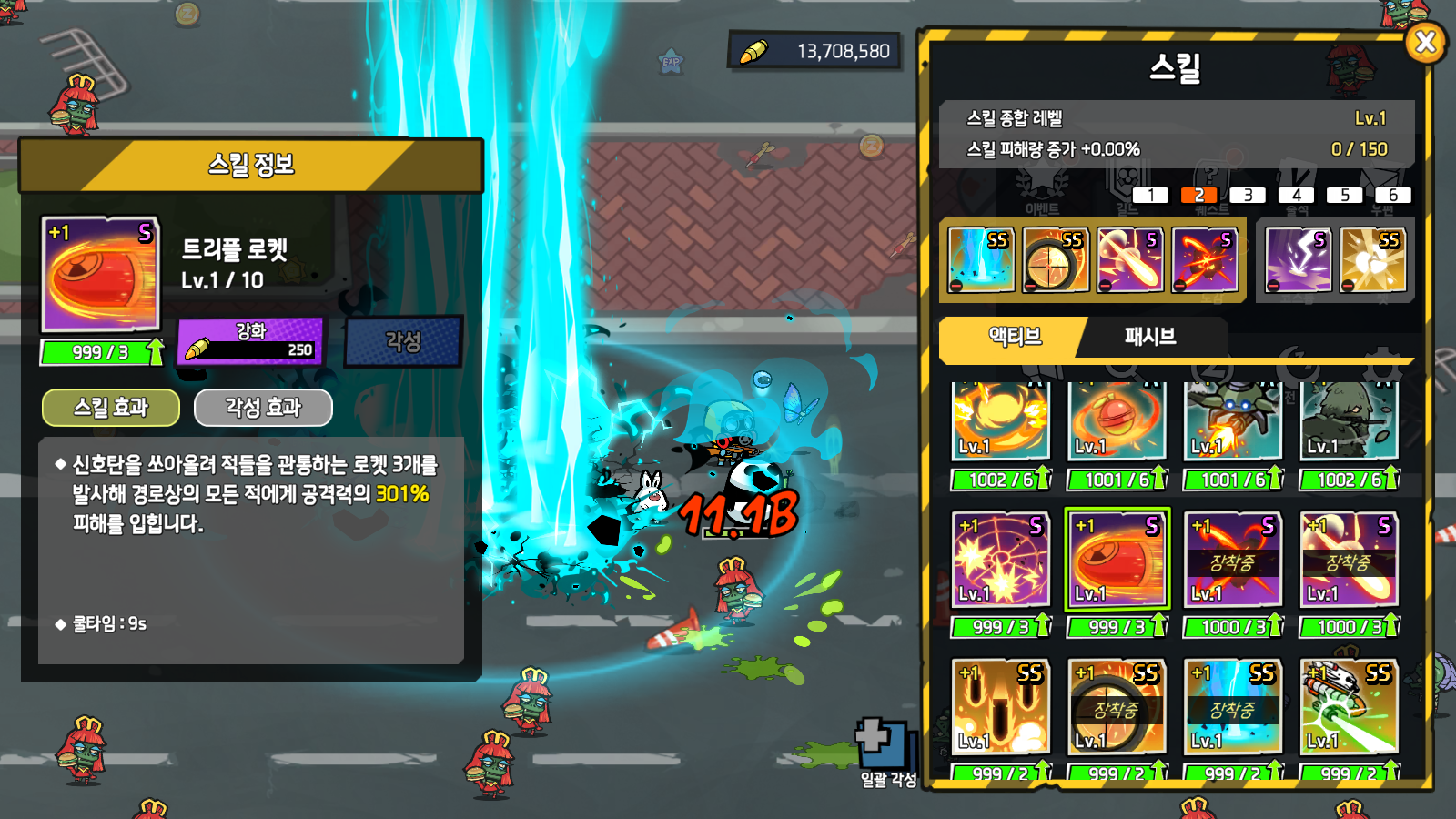Screen dimensions: 1456x819
Task: Open the blue waterfall SS skill in the equipped slot
Action: (x=981, y=259)
